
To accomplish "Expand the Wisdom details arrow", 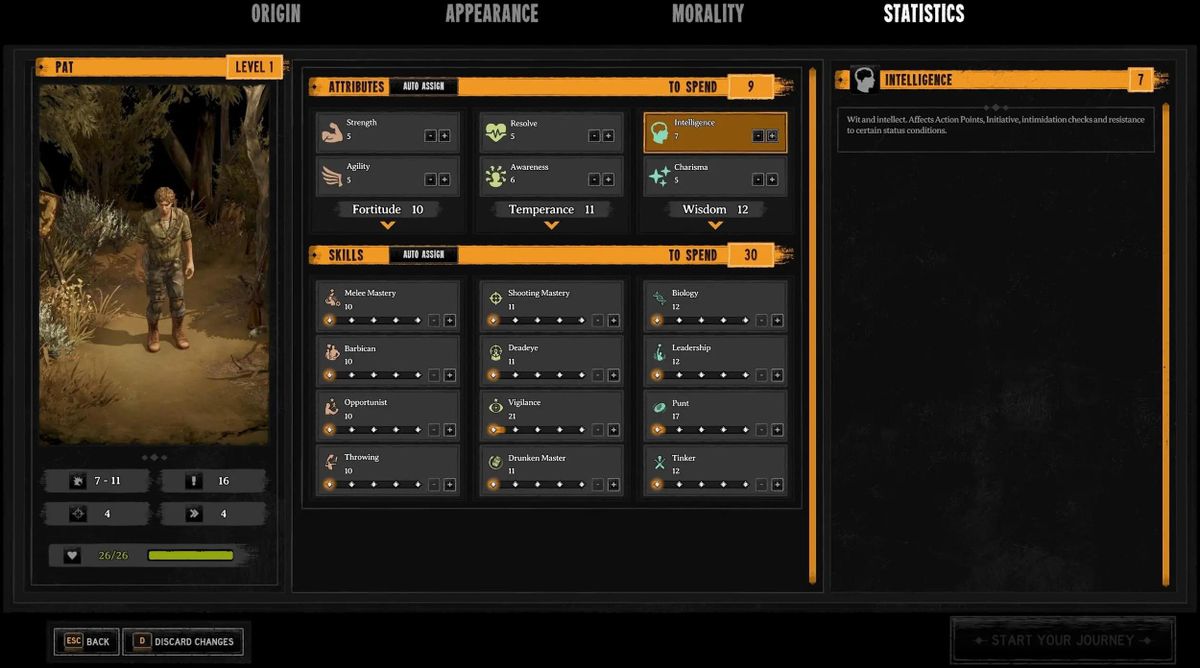I will (x=715, y=226).
